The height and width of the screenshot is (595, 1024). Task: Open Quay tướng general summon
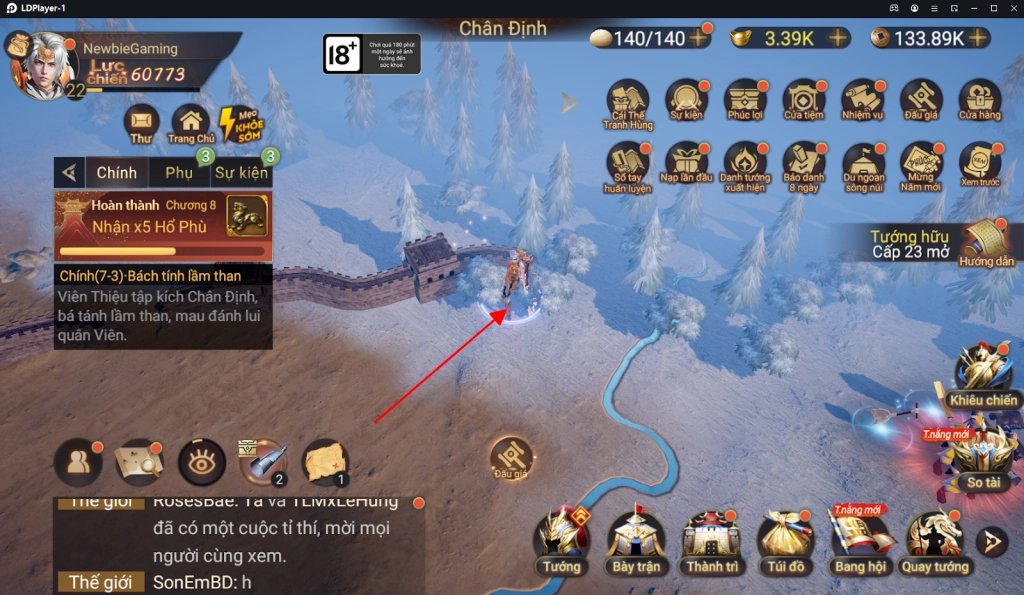(x=934, y=540)
